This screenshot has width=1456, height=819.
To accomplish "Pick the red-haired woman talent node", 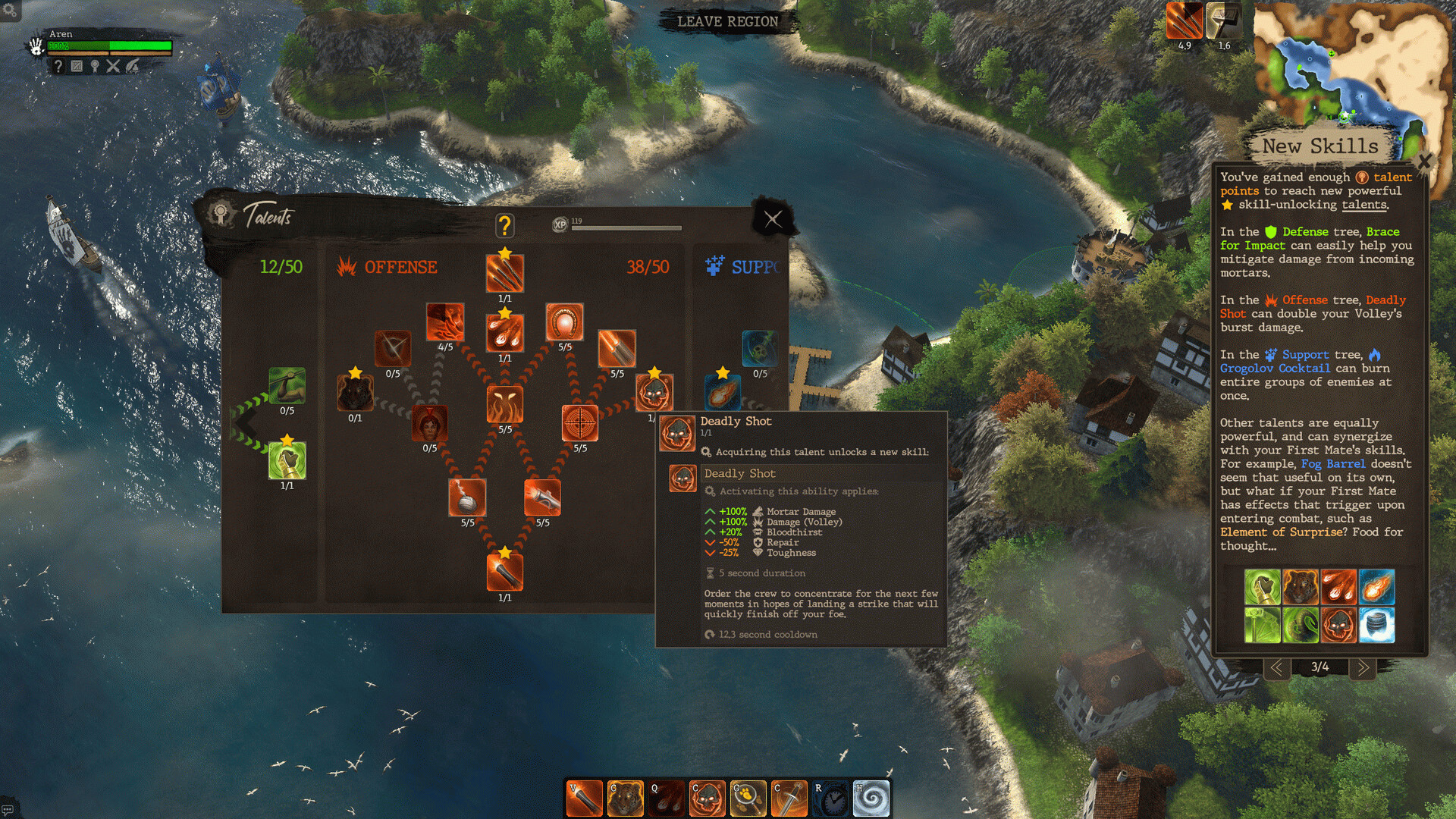I will [430, 423].
